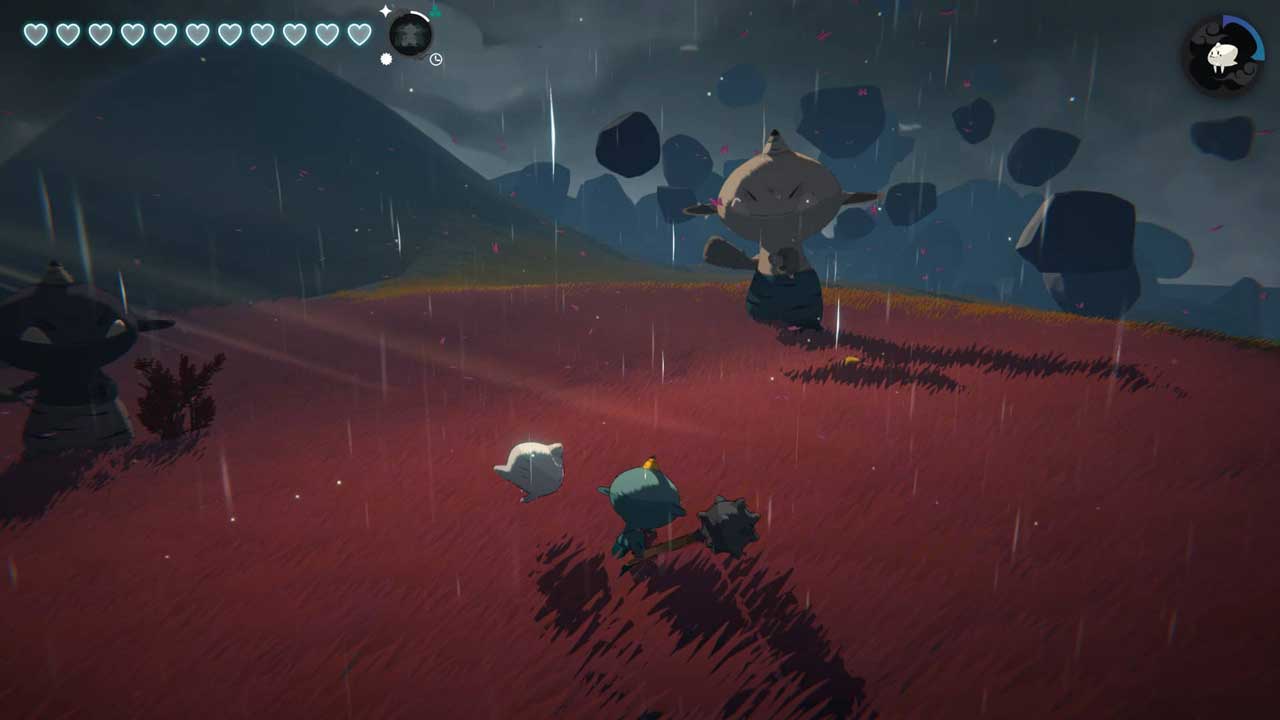1280x720 pixels.
Task: Click the dark round dial beside the hearts
Action: 410,35
